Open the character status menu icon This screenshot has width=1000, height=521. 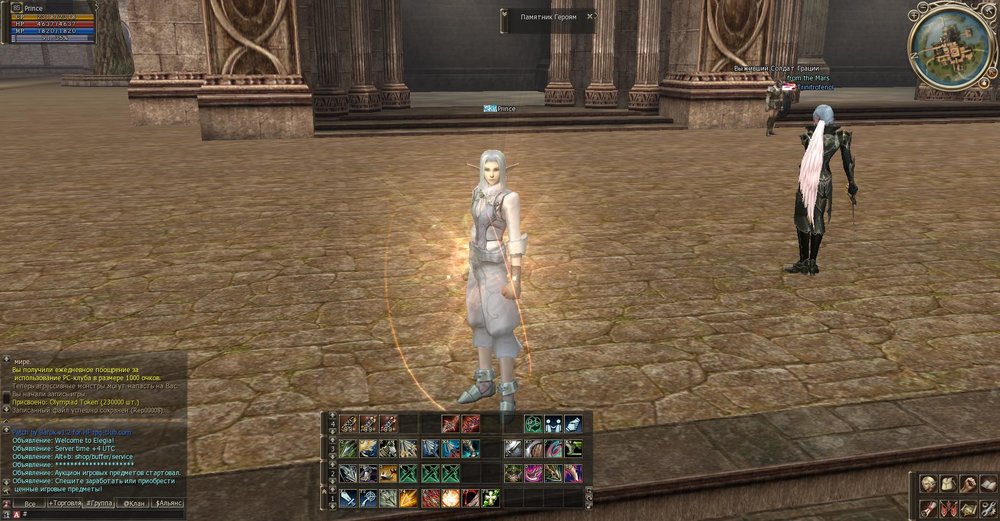tap(929, 484)
